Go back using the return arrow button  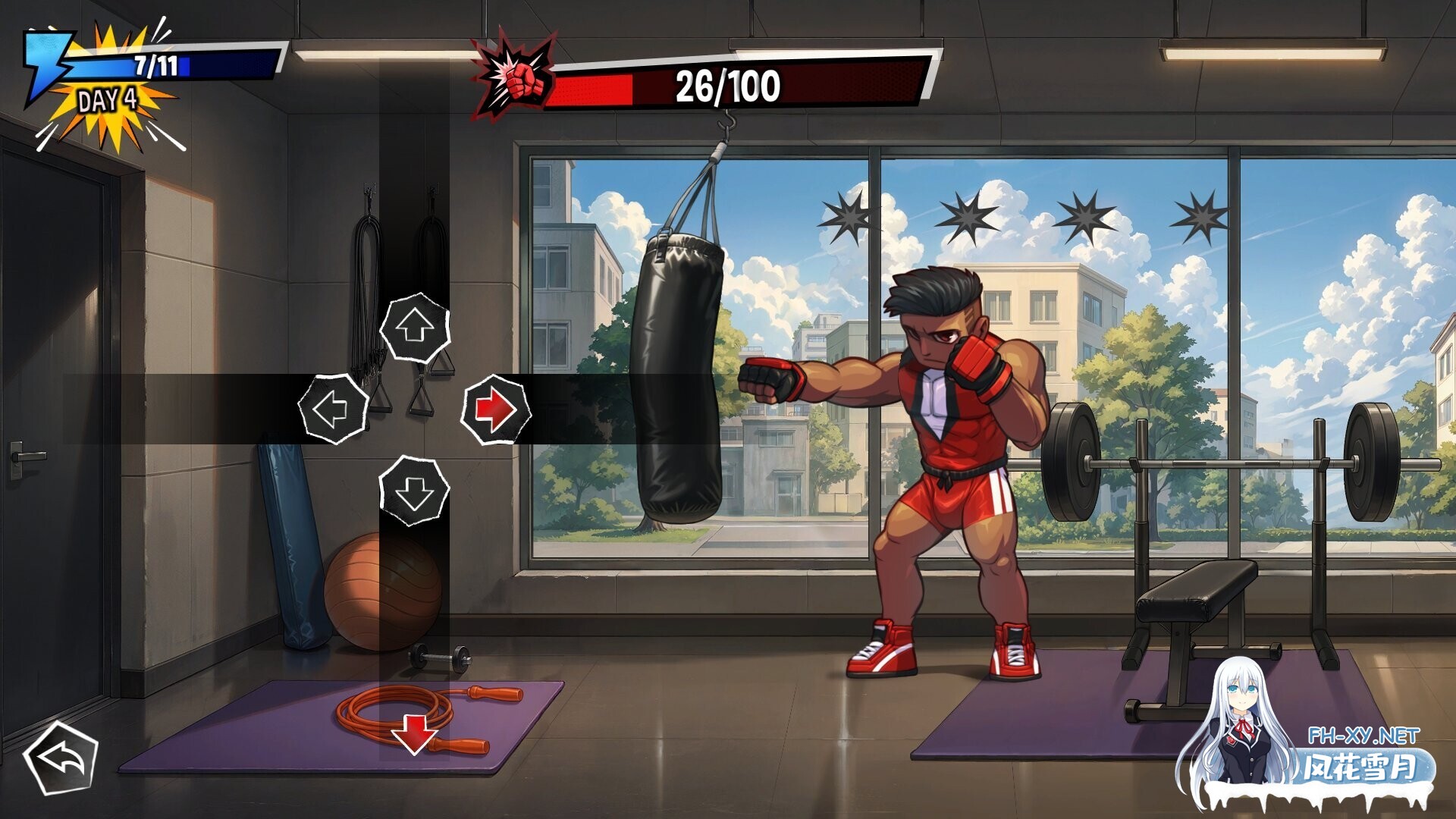tap(61, 758)
